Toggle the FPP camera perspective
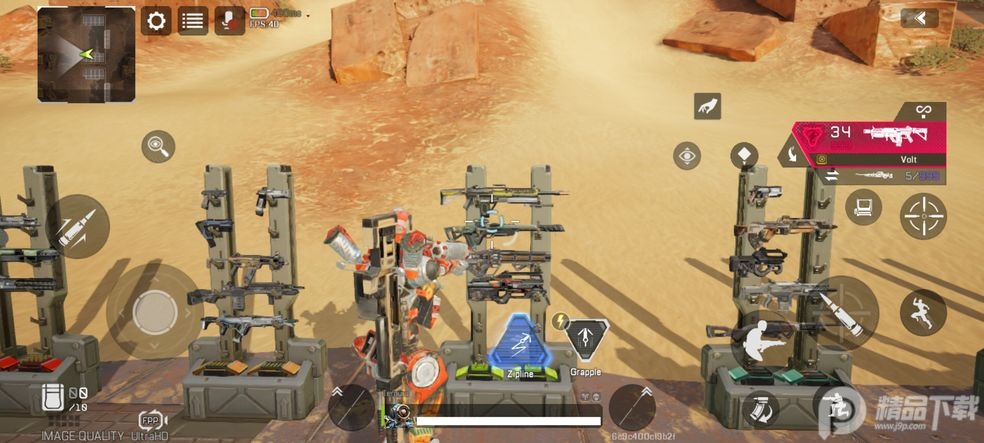The height and width of the screenshot is (443, 984). (x=150, y=420)
